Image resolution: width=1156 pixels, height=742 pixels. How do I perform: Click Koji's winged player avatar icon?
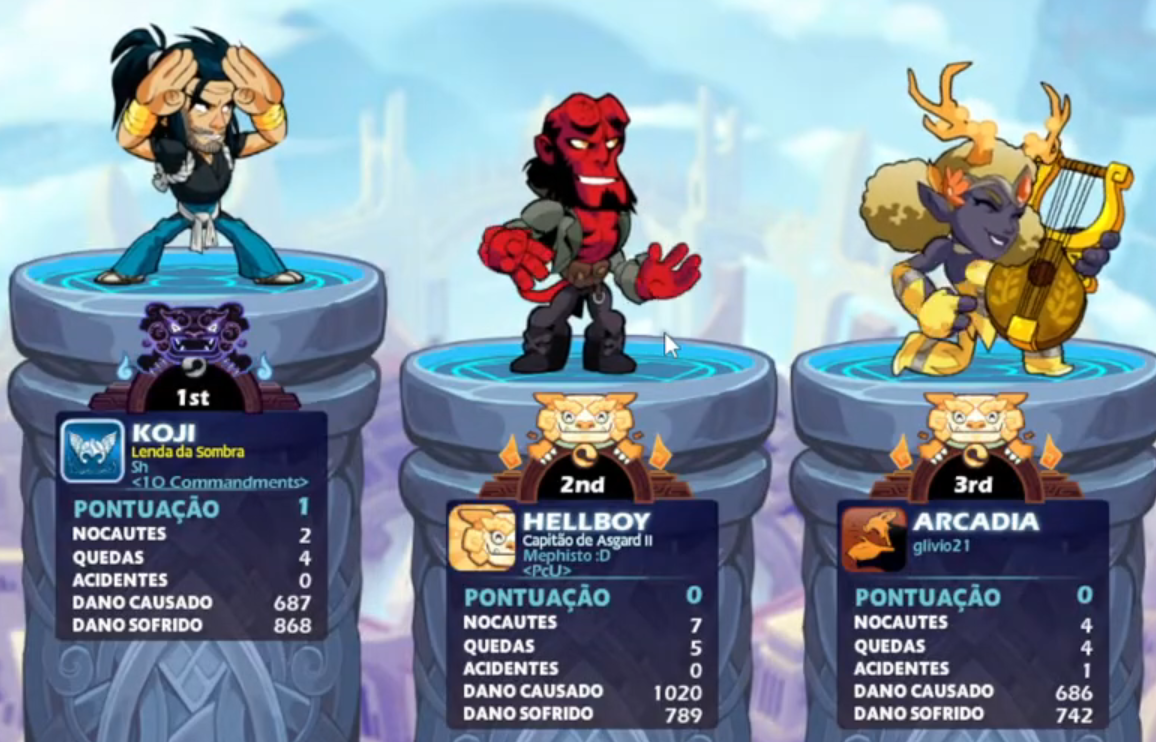coord(92,451)
